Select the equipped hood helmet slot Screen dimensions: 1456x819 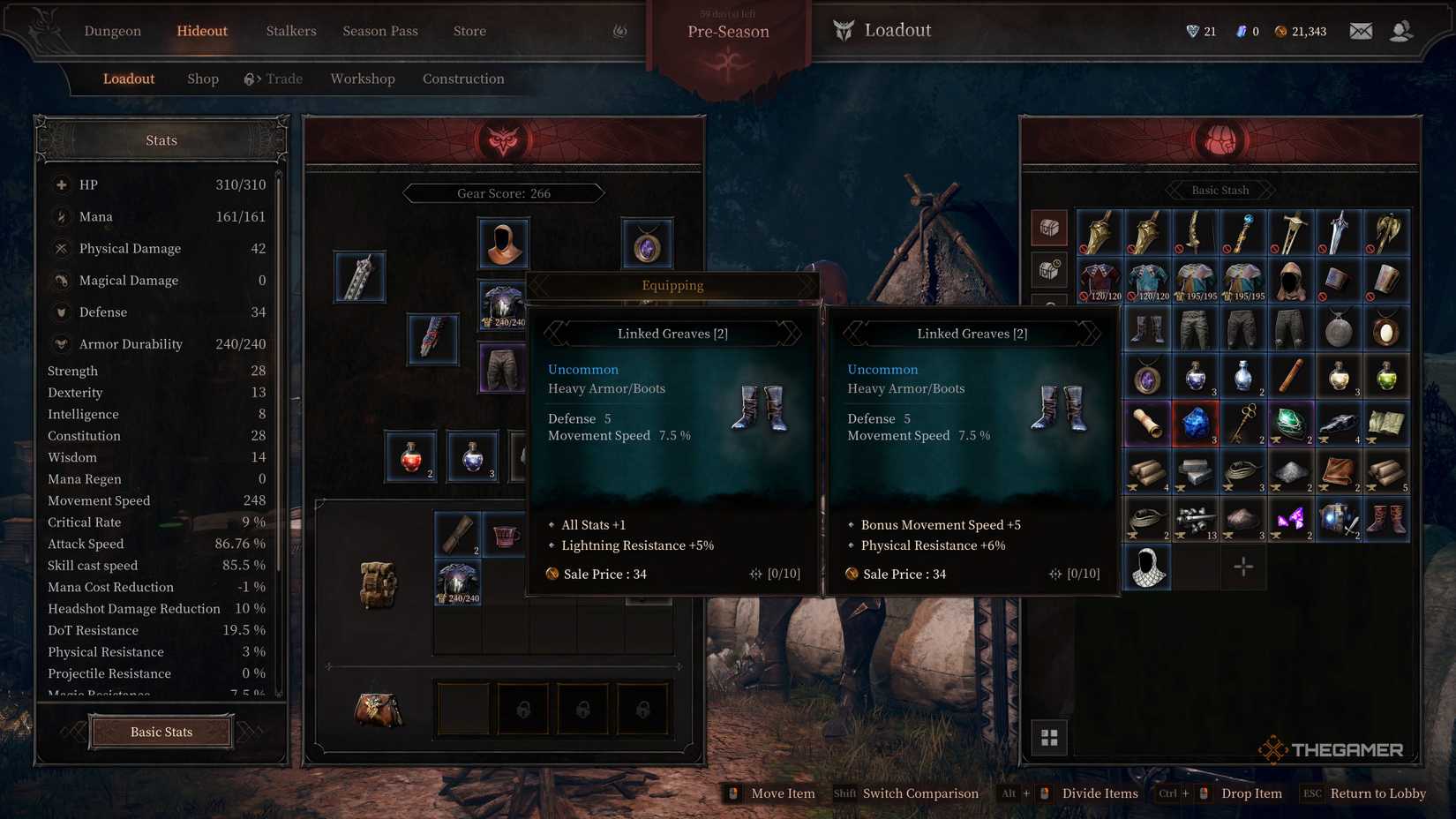(503, 243)
